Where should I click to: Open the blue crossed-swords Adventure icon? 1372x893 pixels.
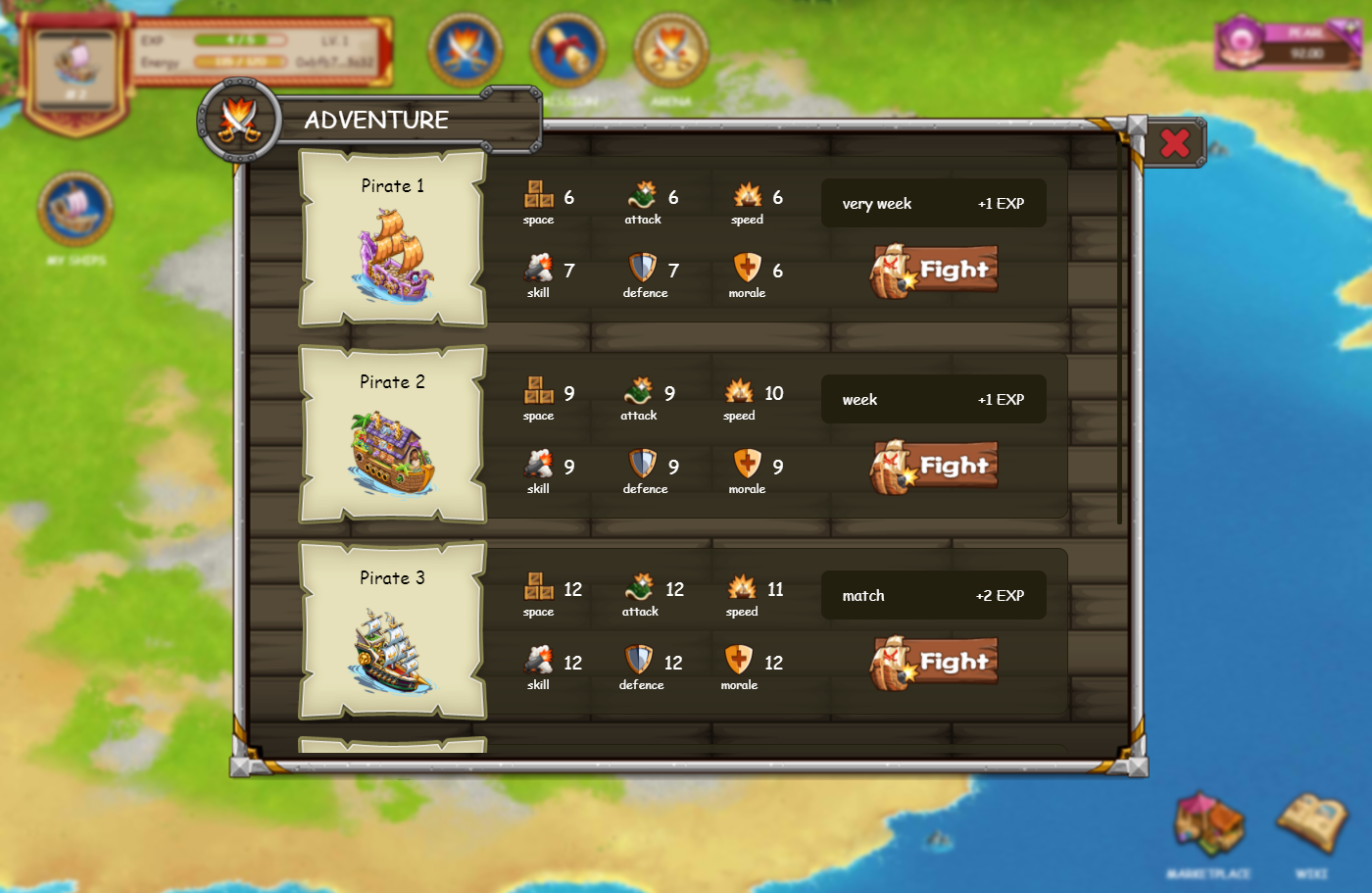point(465,50)
